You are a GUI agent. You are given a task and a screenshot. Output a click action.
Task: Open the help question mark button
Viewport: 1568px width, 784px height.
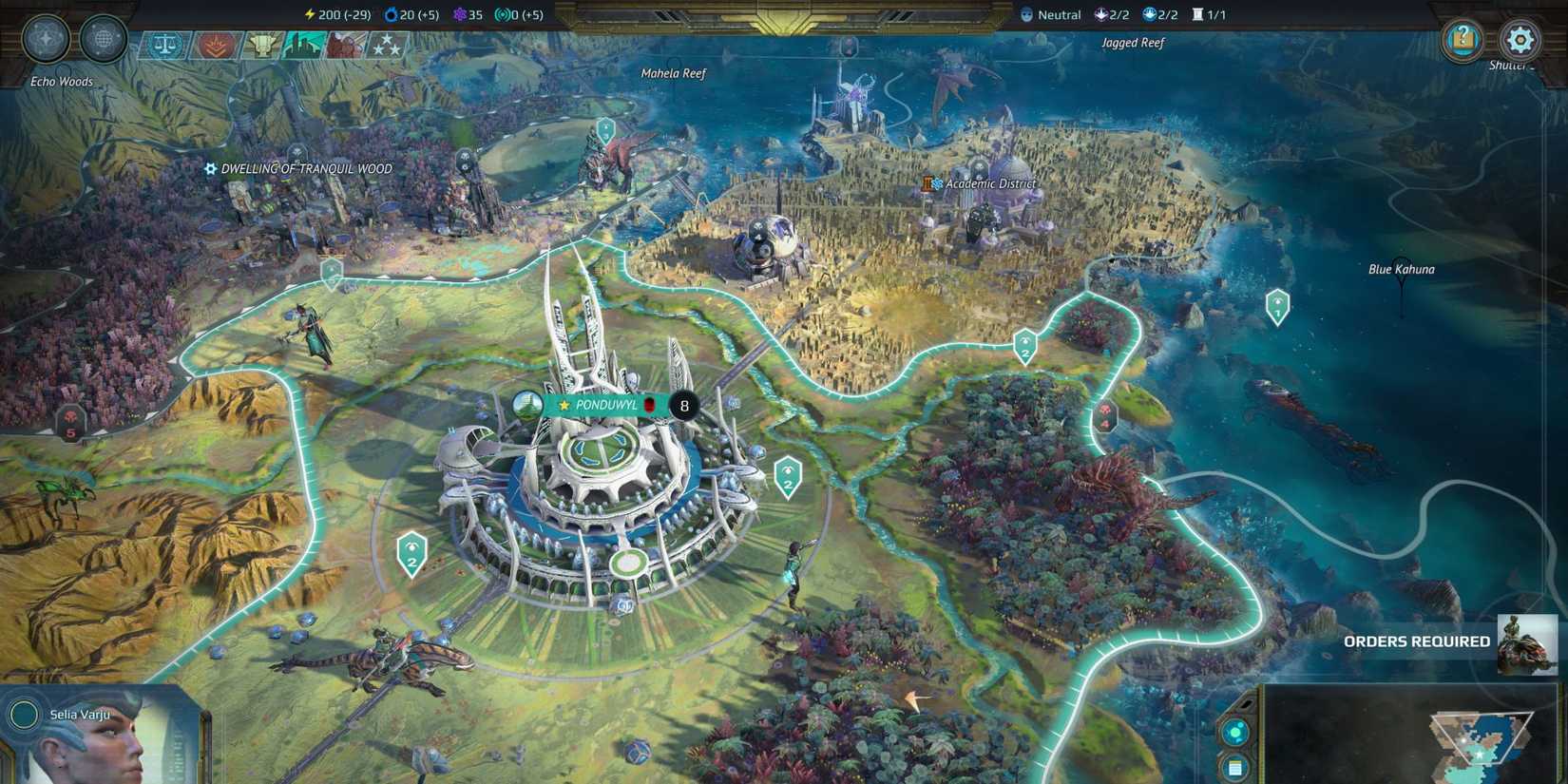1460,40
